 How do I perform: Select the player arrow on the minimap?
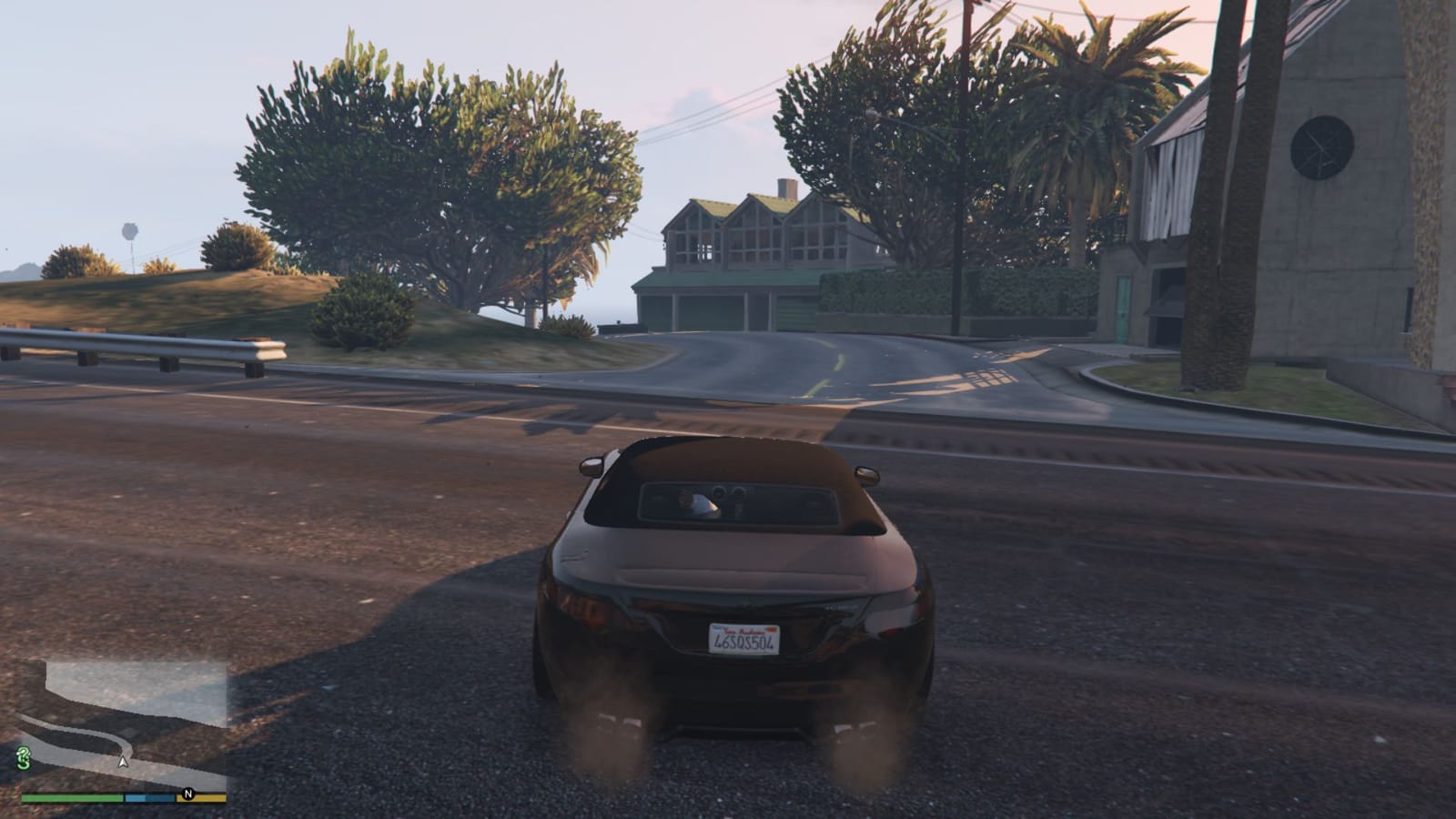(123, 763)
